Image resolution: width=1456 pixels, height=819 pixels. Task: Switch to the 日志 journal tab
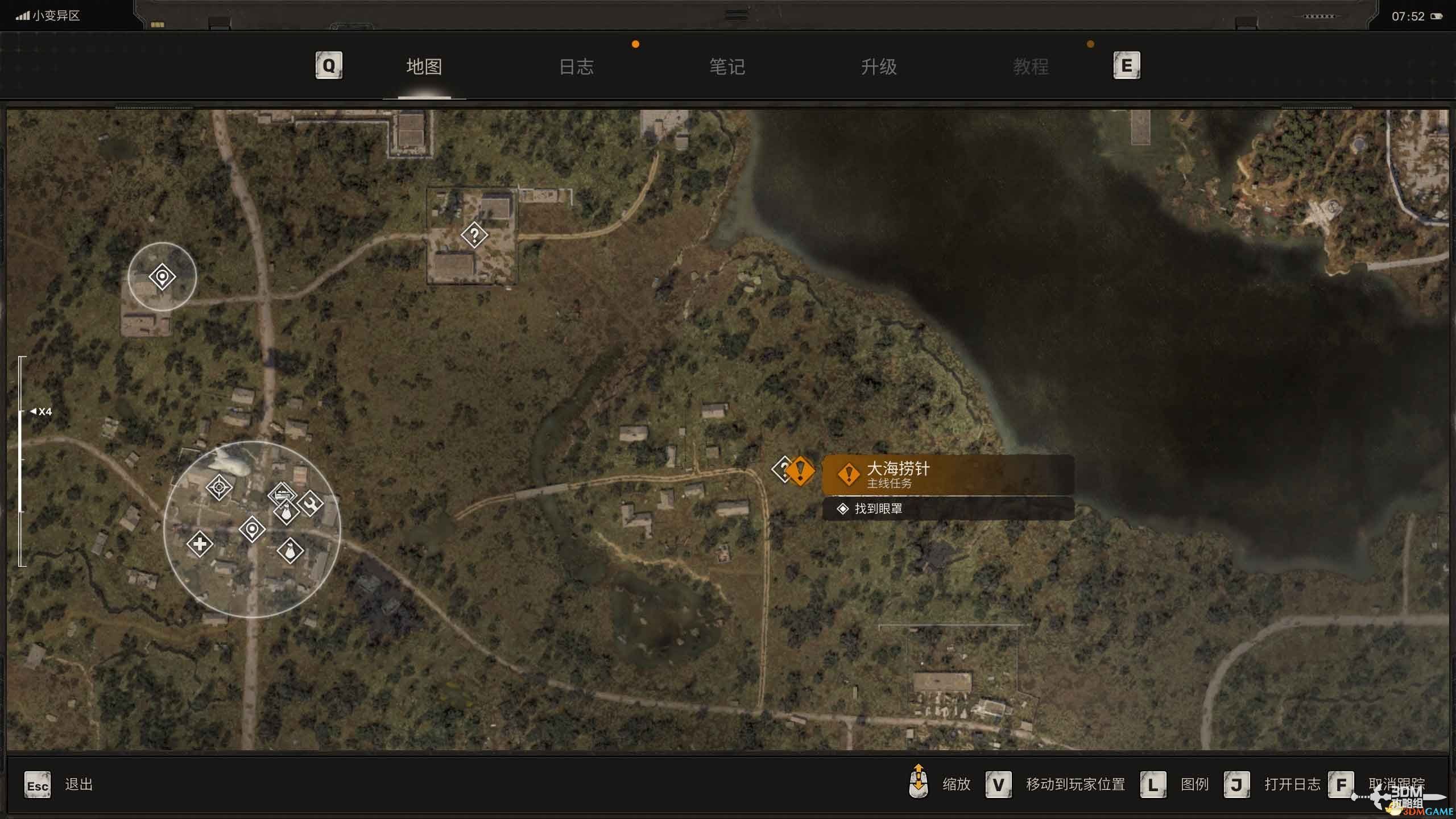(576, 67)
